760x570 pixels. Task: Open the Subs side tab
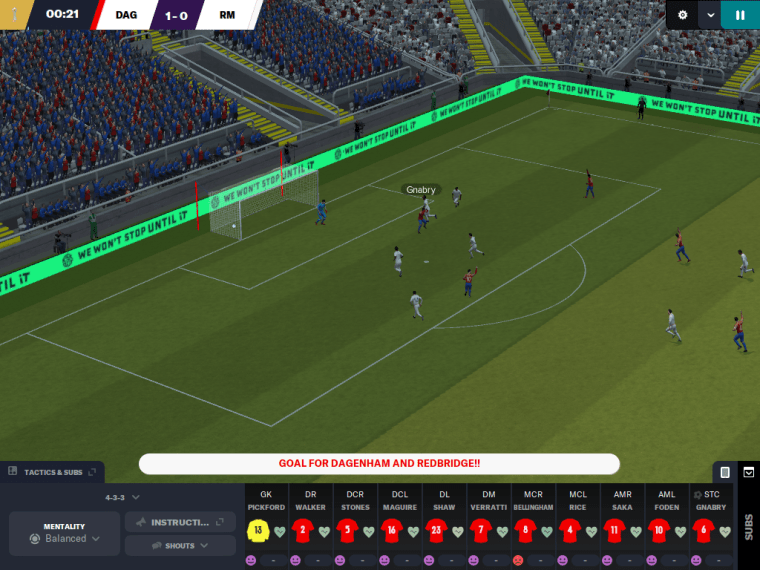pyautogui.click(x=748, y=527)
